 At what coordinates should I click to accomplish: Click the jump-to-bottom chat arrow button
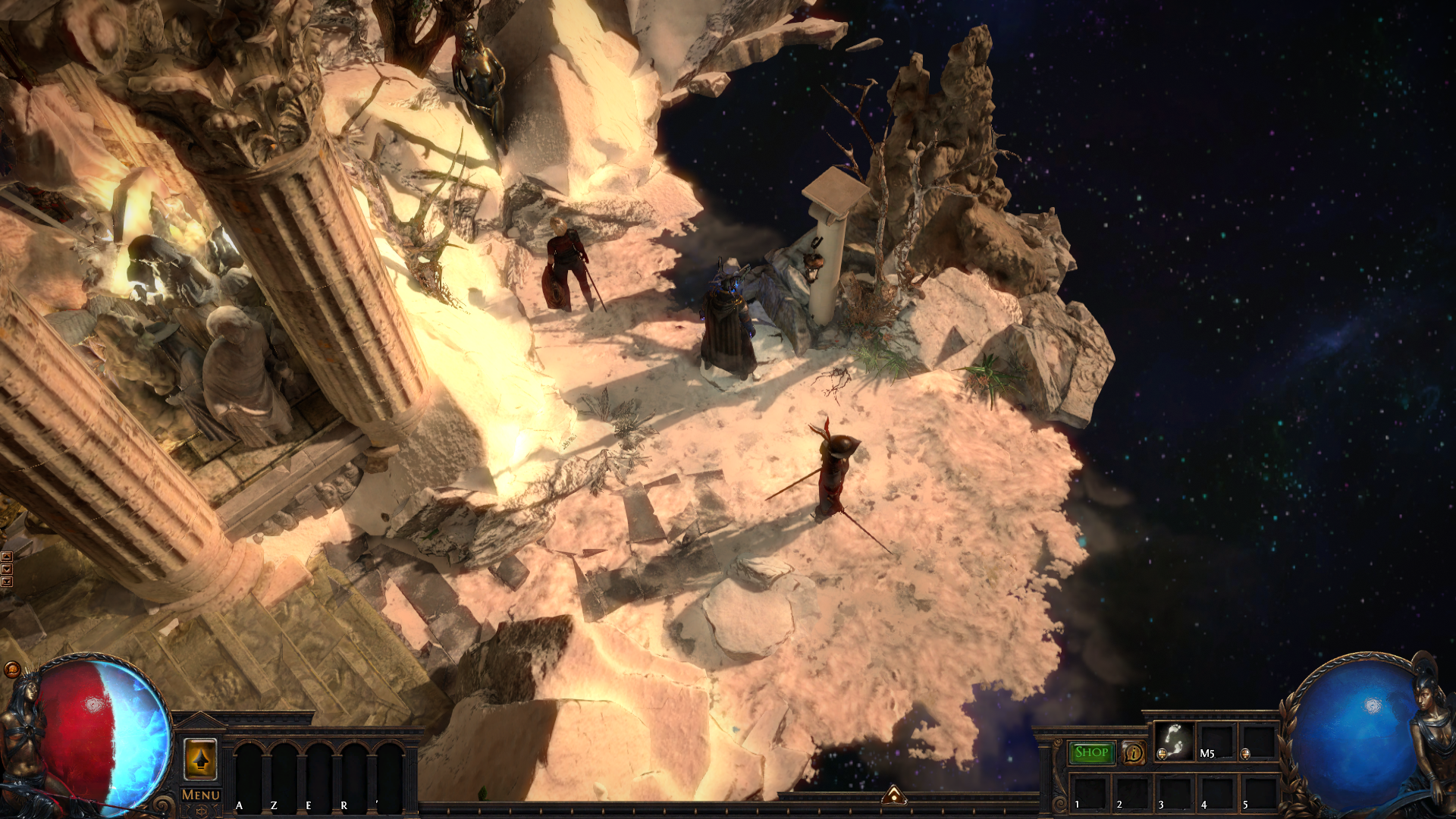pos(7,582)
